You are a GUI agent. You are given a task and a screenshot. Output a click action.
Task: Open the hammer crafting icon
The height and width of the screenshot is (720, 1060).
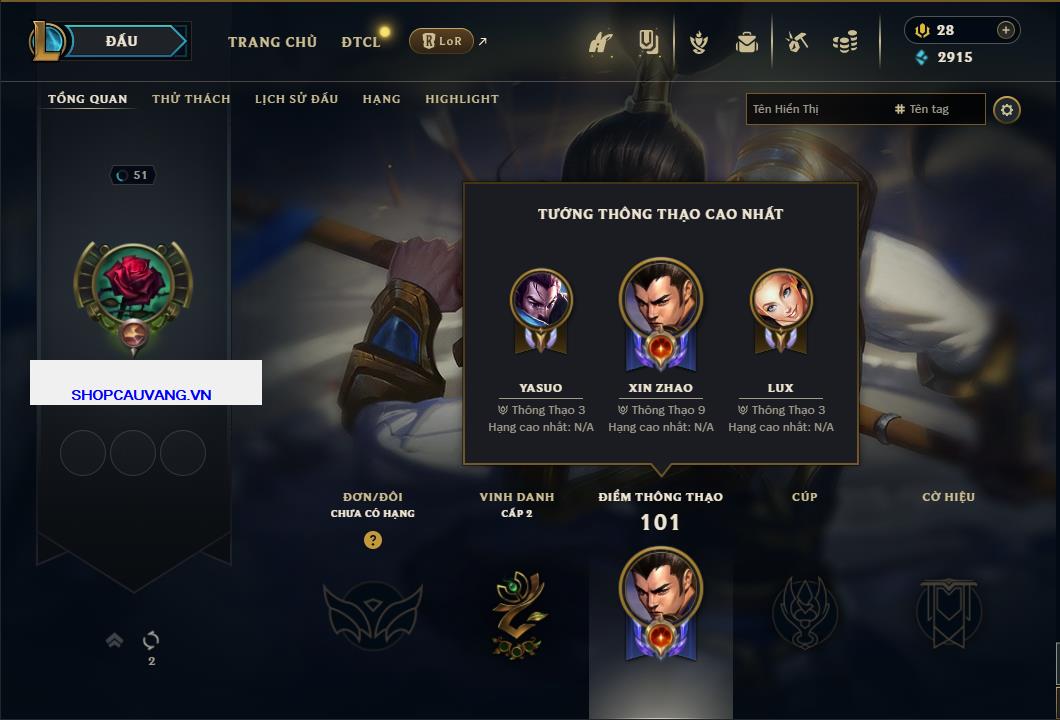coord(797,42)
